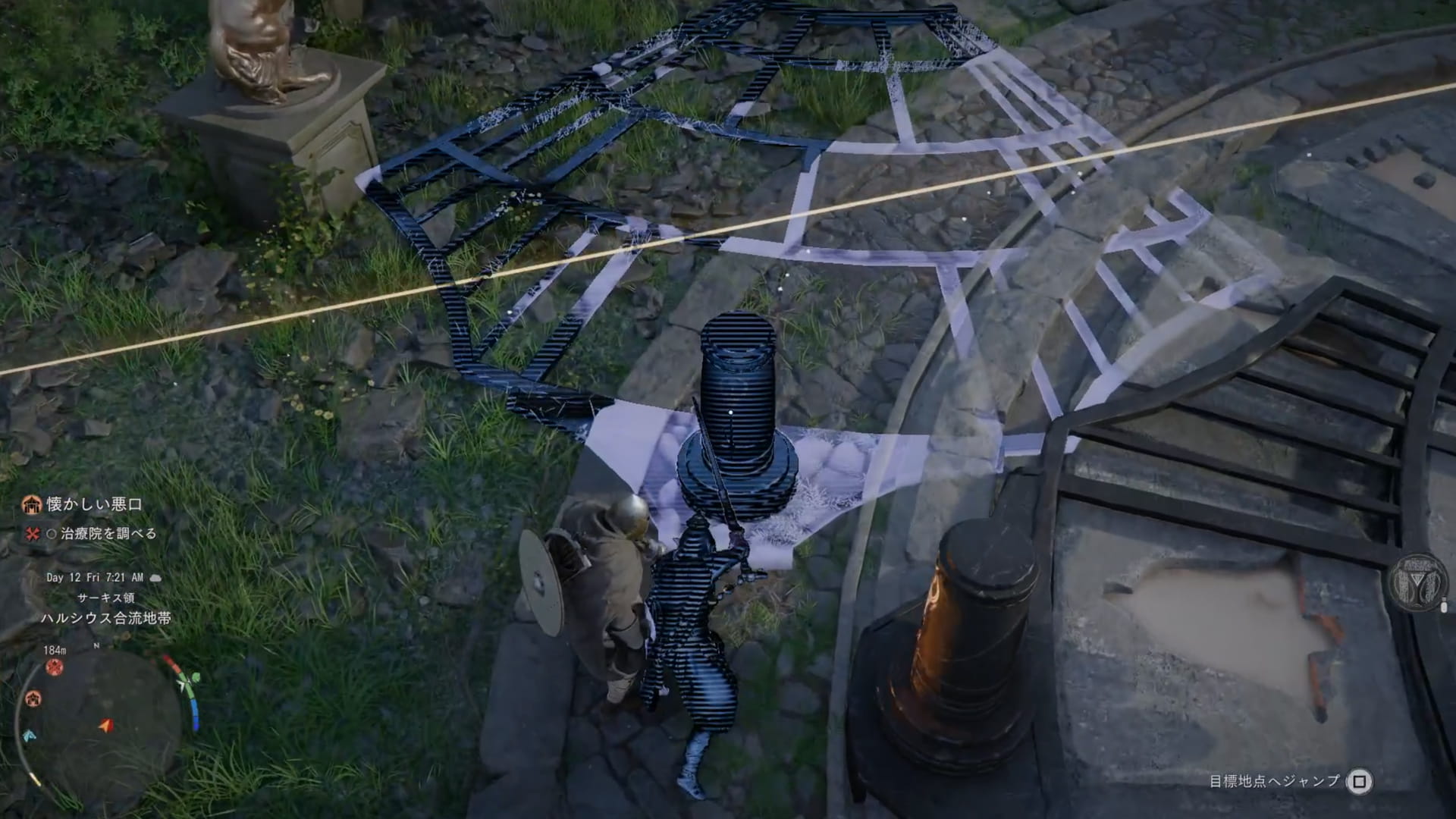Image resolution: width=1456 pixels, height=819 pixels.
Task: Click the blue camp marker on the minimap
Action: pos(29,736)
